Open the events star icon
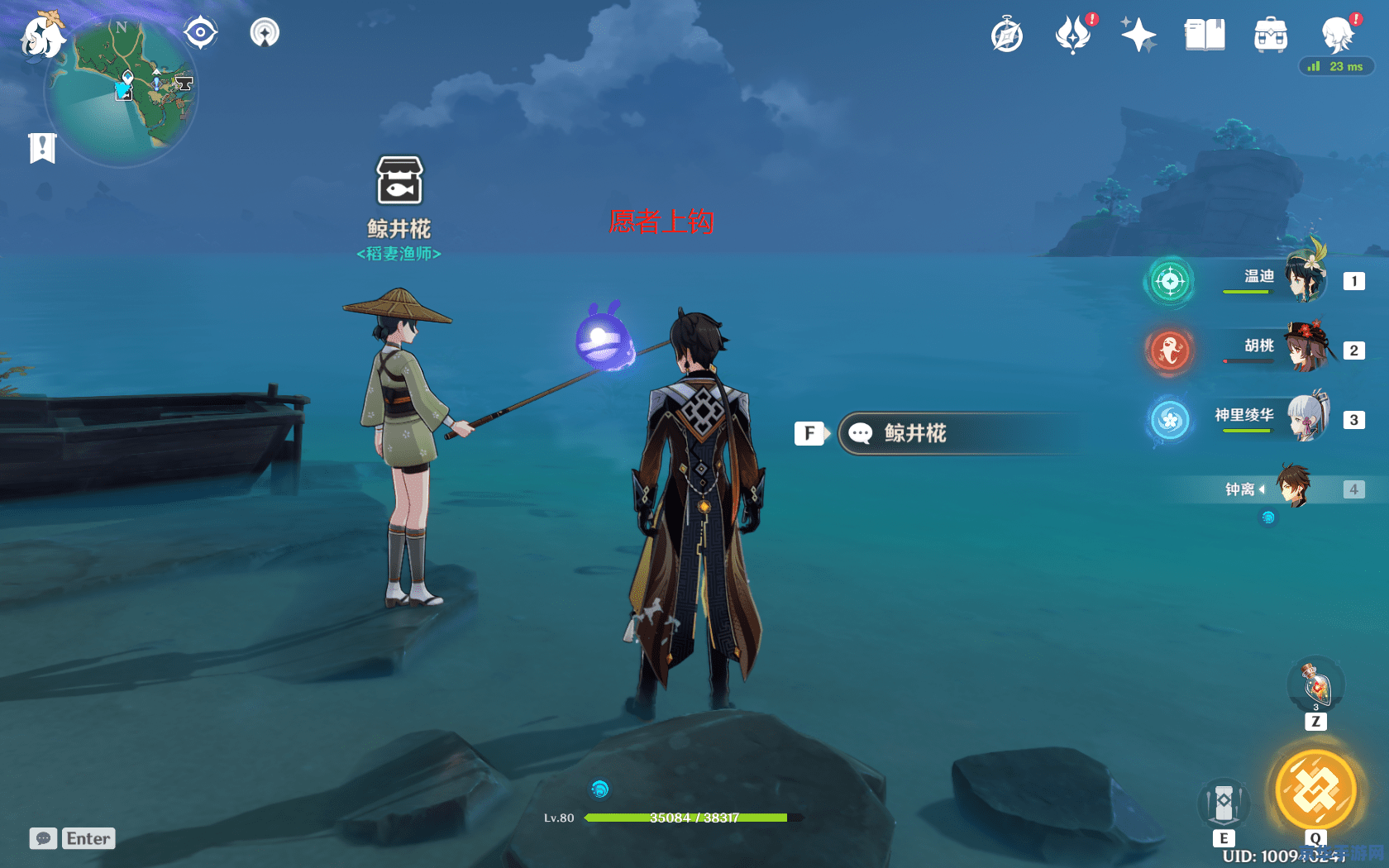Screen dimensions: 1389x868 pos(1138,35)
